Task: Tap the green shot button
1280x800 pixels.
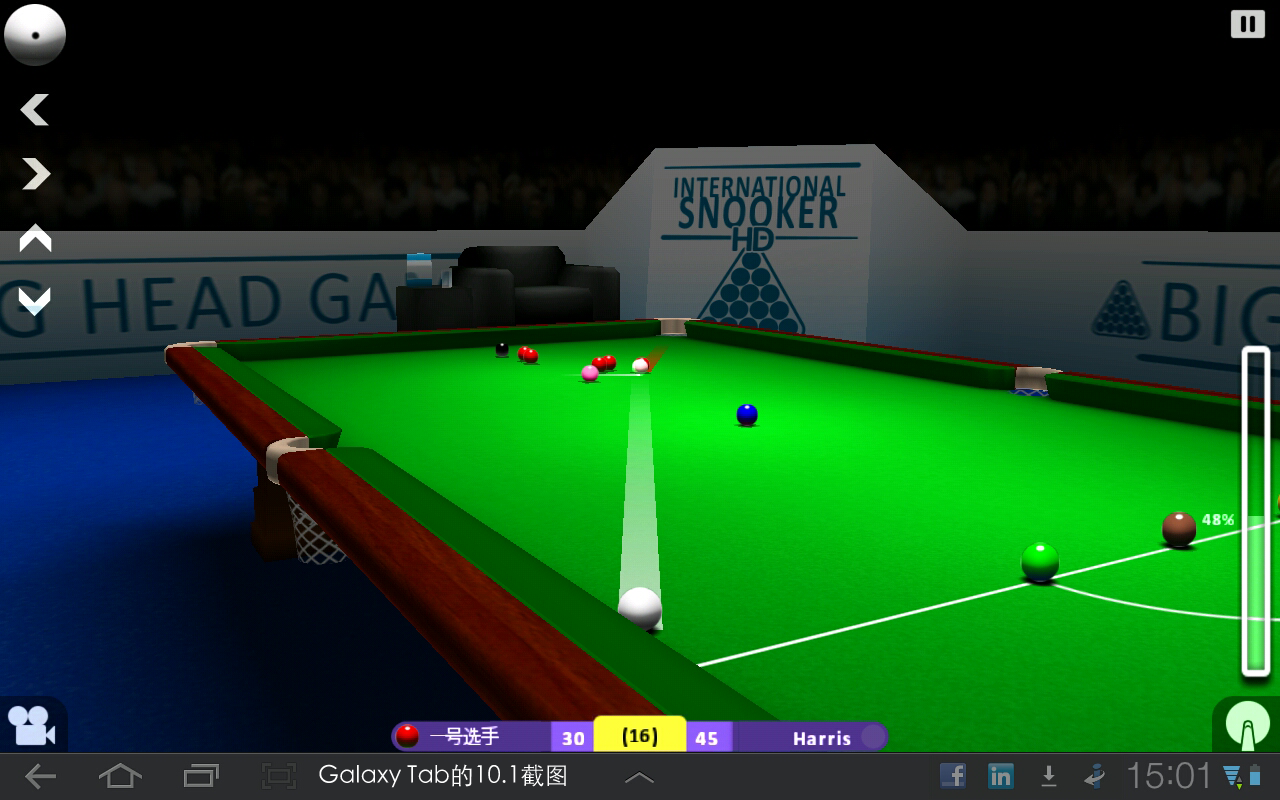Action: (1248, 726)
